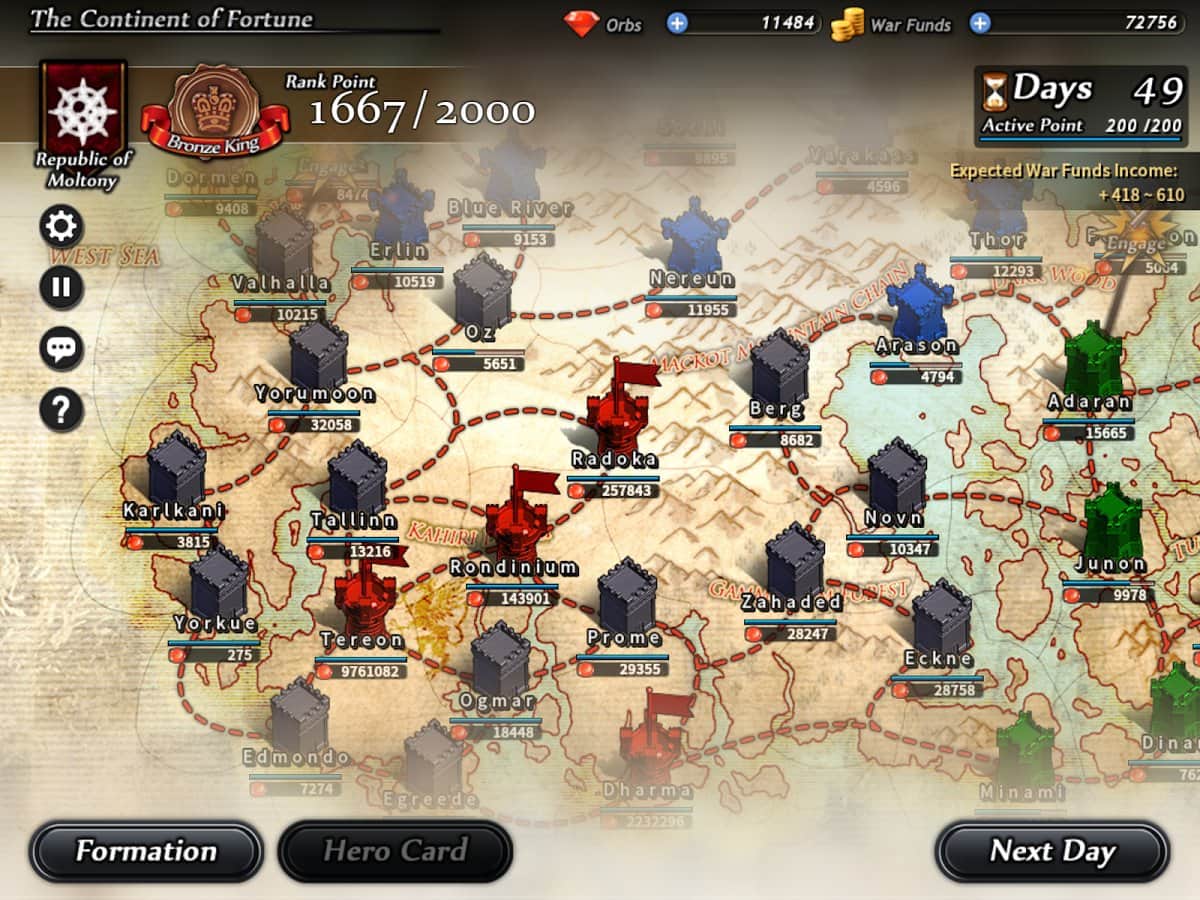Screen dimensions: 1200x900
Task: Select the blue Arason castle
Action: coord(919,305)
